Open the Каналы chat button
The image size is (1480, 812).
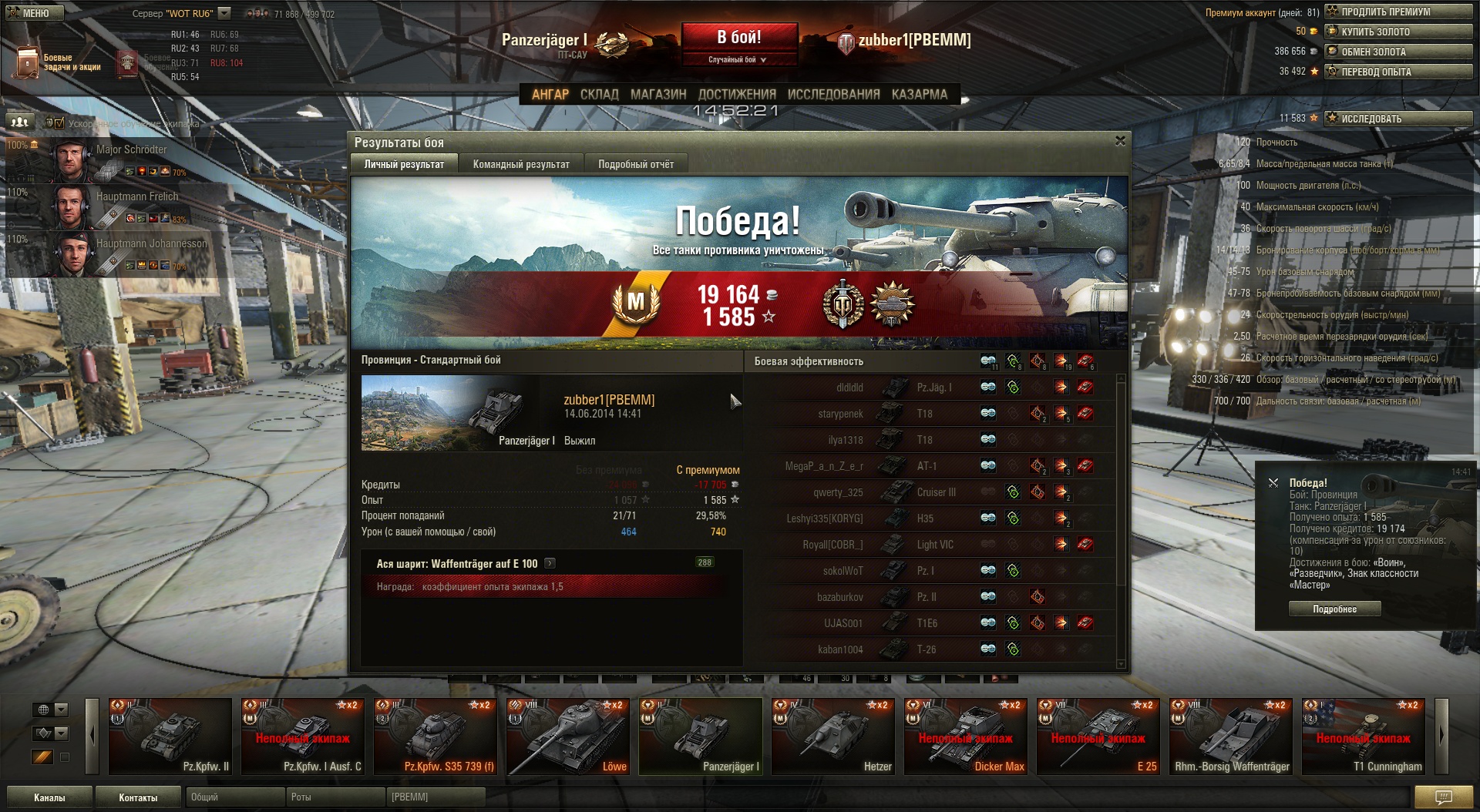coord(49,797)
